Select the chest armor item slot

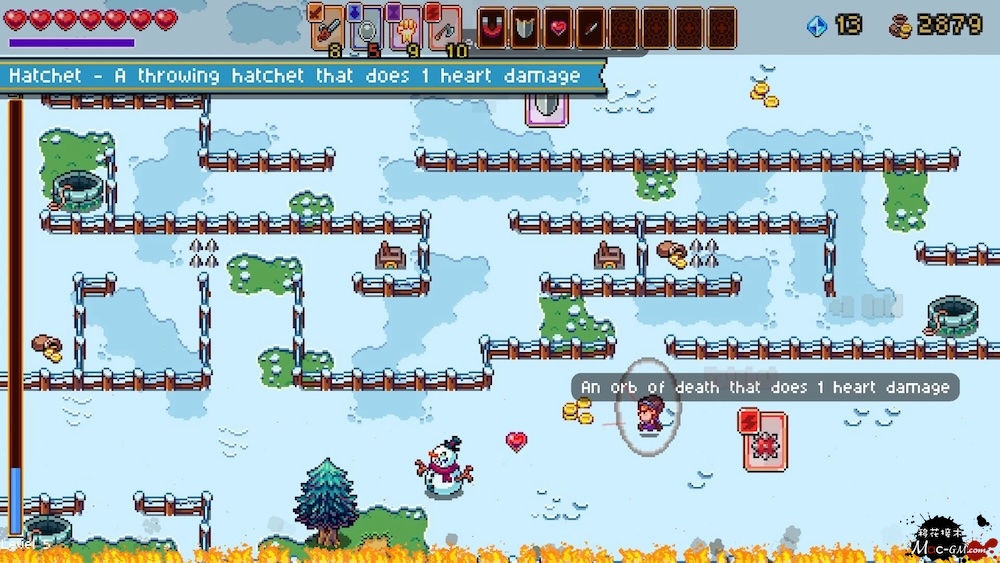525,27
